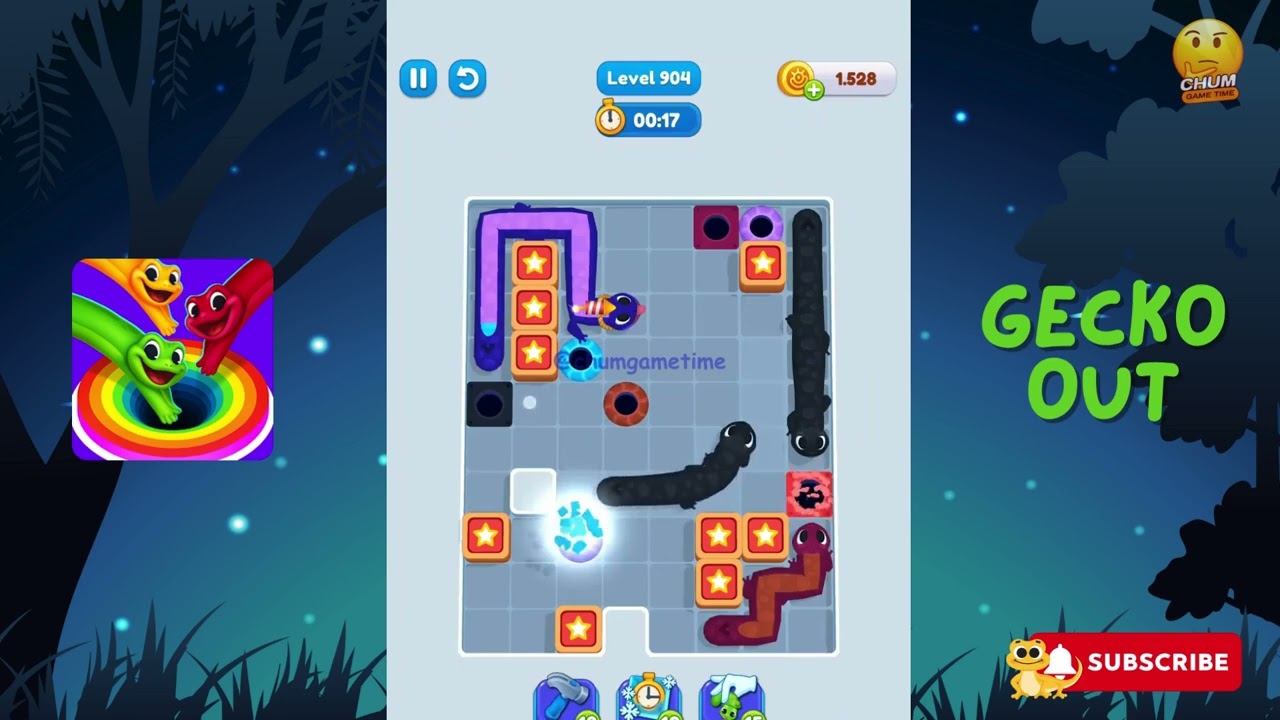Image resolution: width=1280 pixels, height=720 pixels.
Task: Click the orange hole in the middle
Action: coord(626,404)
